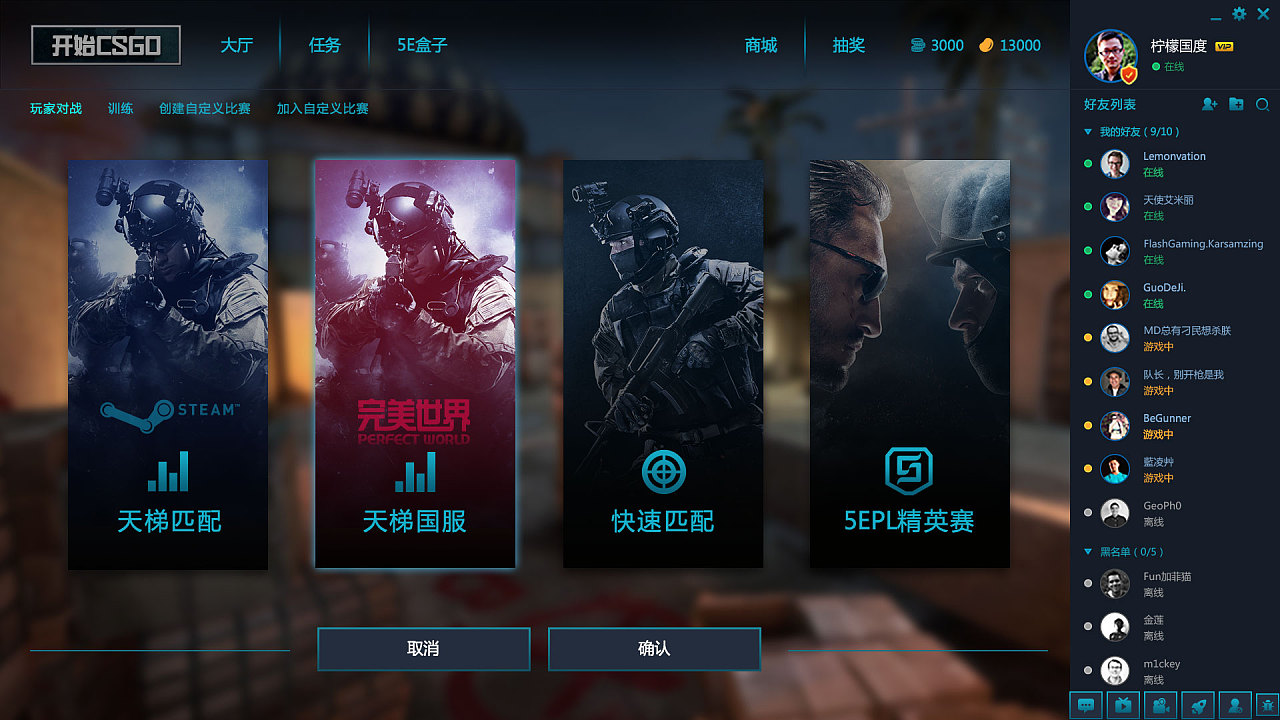Collapse the 我的好友 (9/10) friends group

coord(1086,131)
